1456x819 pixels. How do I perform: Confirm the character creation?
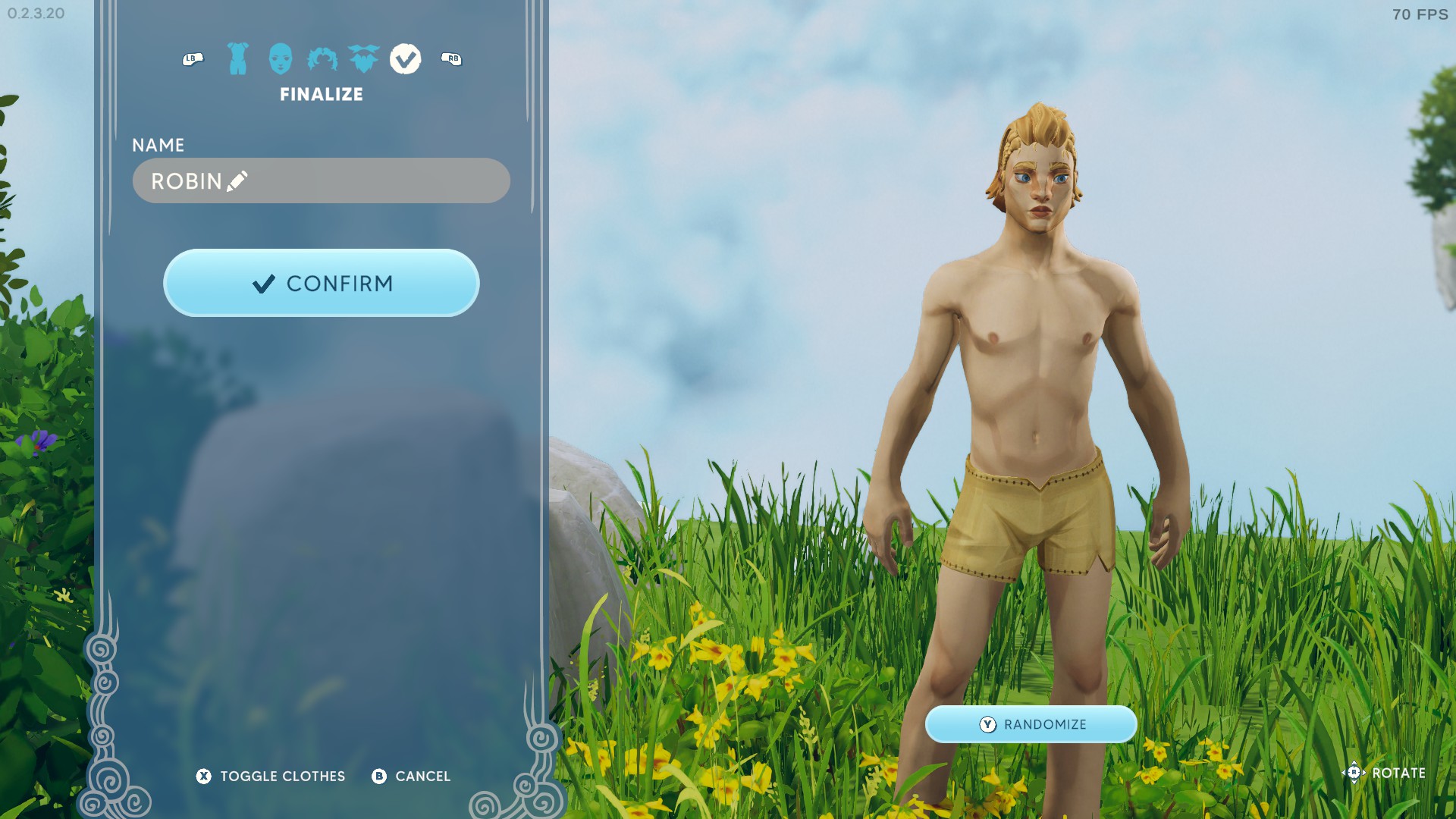[x=321, y=283]
